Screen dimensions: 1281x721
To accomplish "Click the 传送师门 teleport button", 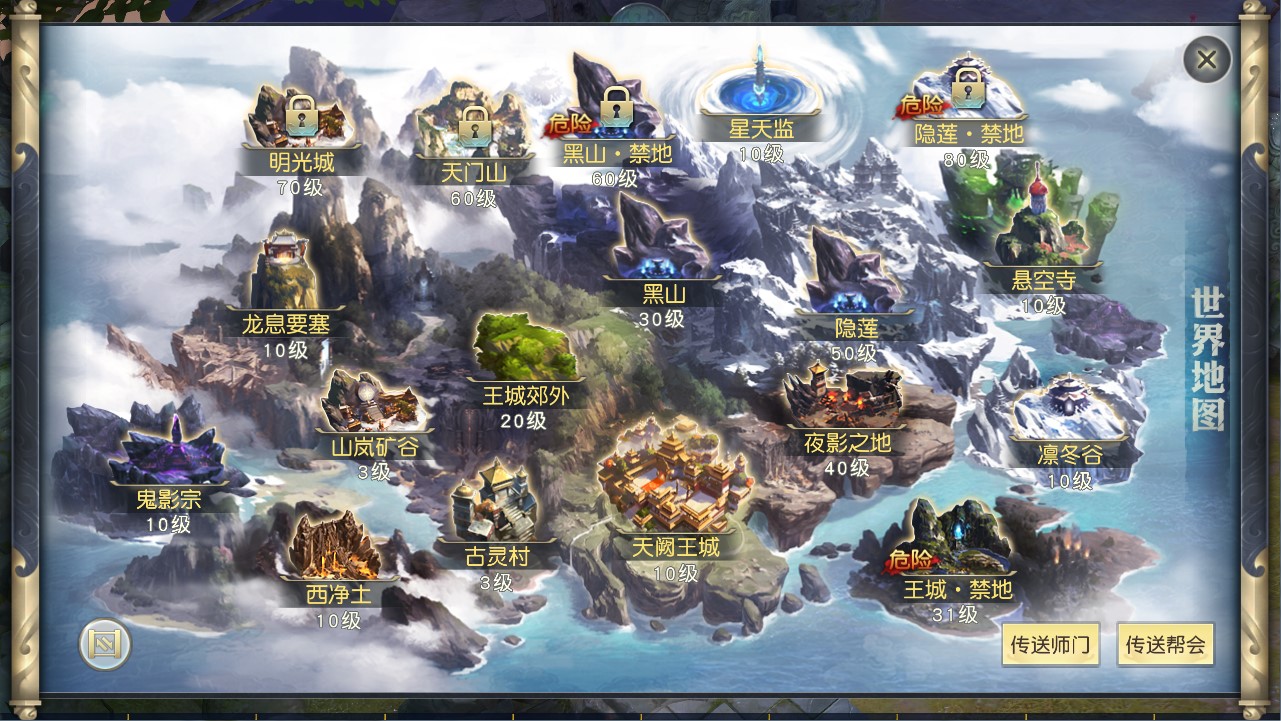I will tap(1050, 645).
